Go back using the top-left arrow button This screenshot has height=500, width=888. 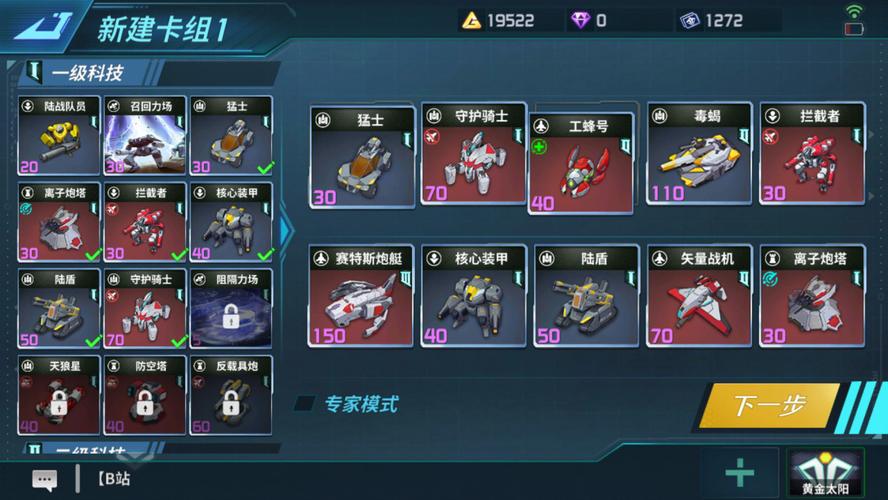pos(40,25)
